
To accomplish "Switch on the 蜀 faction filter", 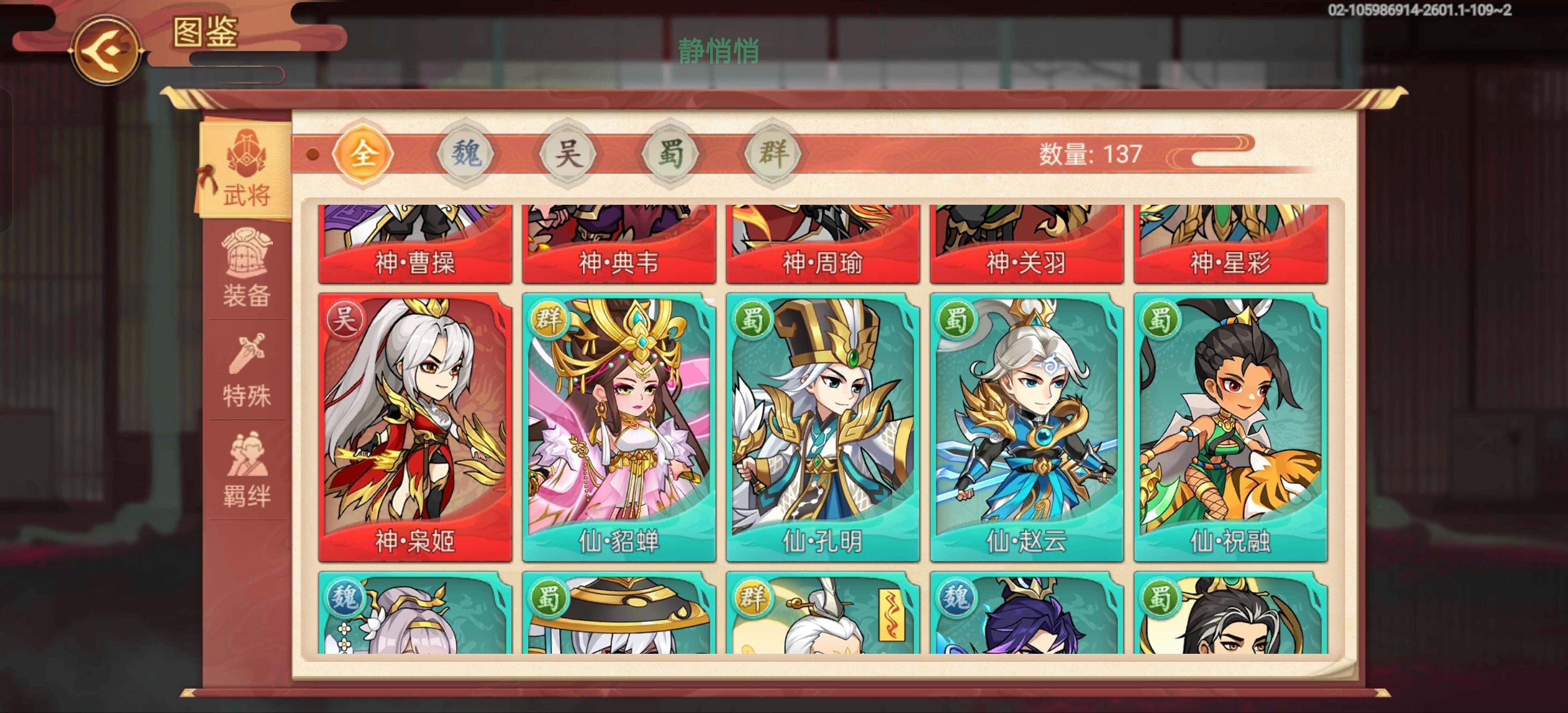I will [x=668, y=155].
